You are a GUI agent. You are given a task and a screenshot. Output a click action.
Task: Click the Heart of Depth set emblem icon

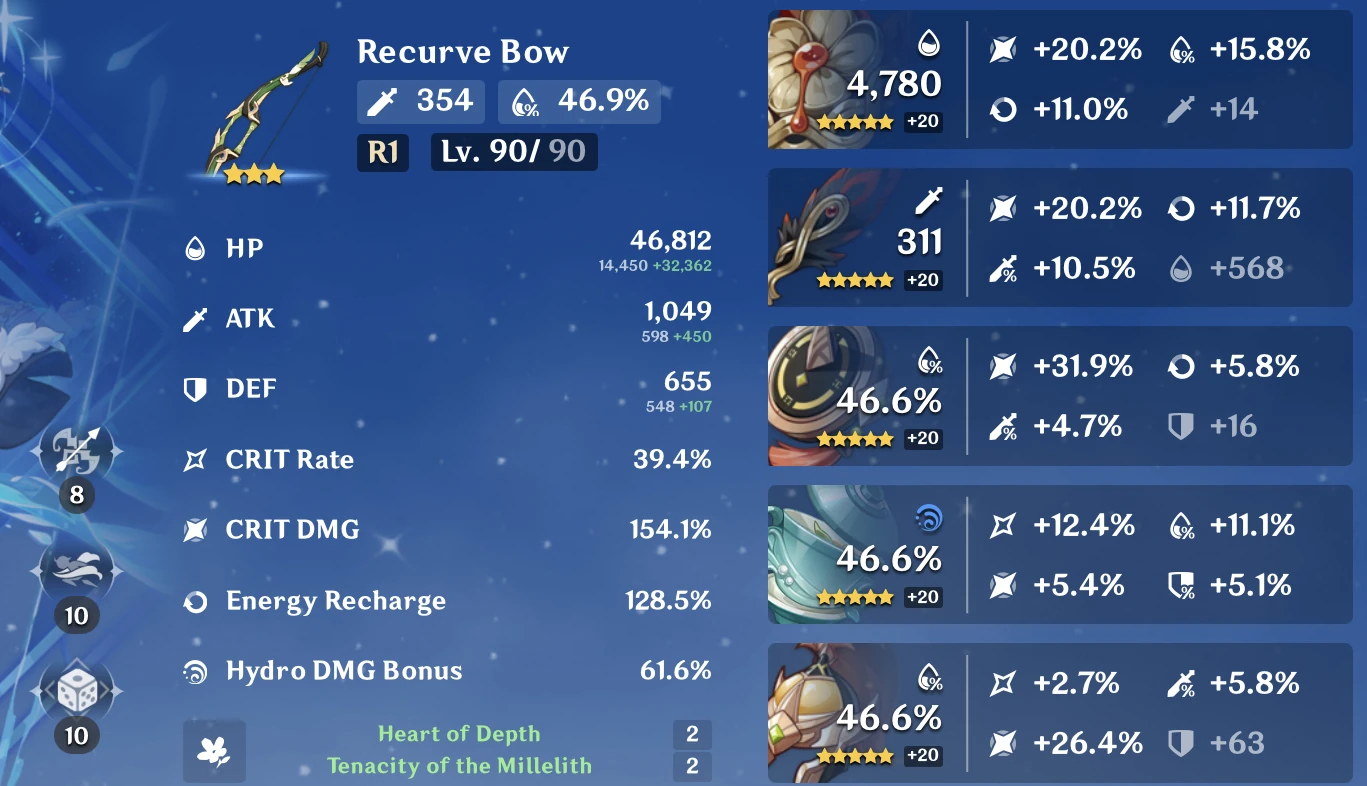coord(214,748)
